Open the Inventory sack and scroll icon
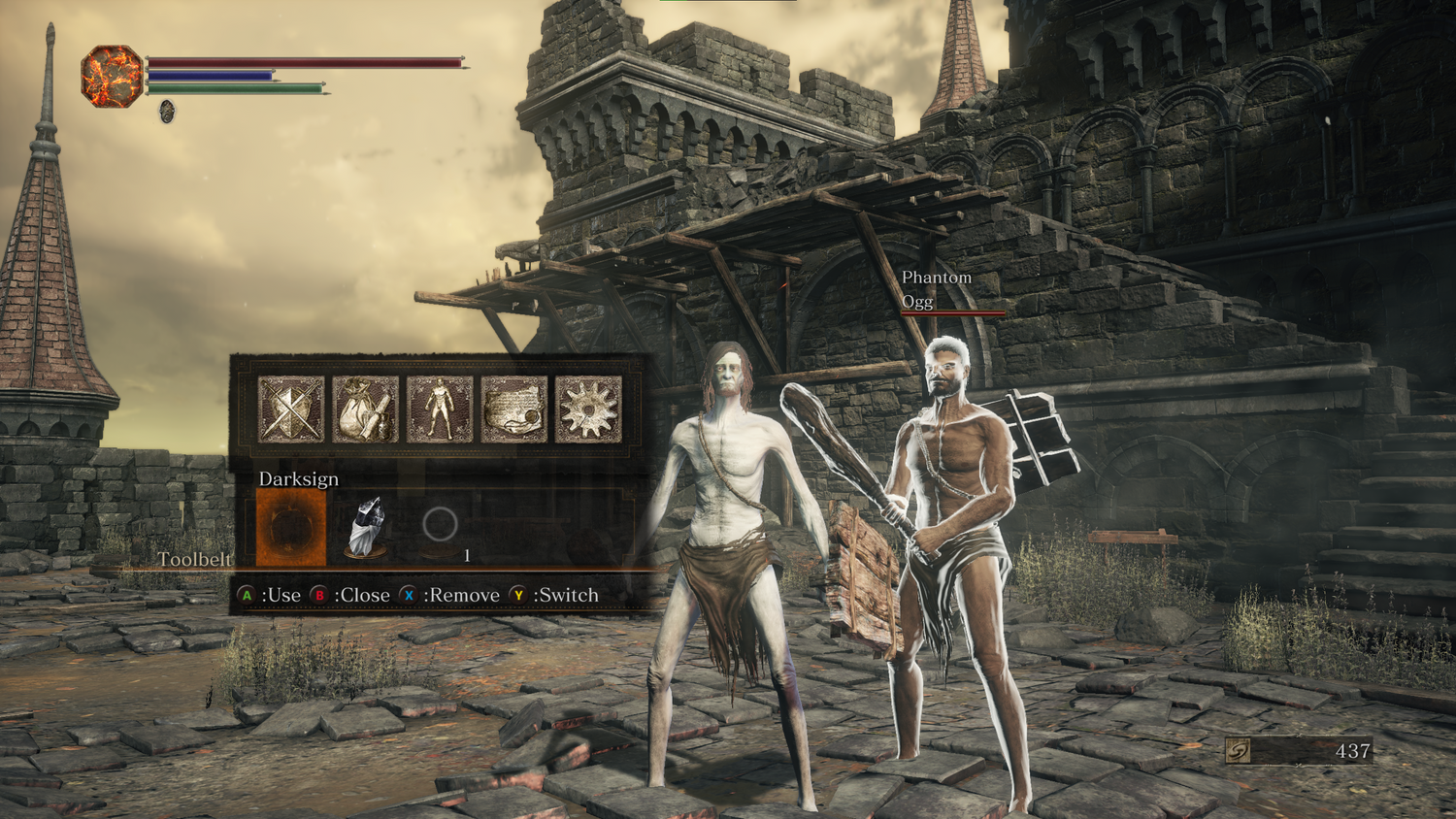This screenshot has width=1456, height=819. 366,409
